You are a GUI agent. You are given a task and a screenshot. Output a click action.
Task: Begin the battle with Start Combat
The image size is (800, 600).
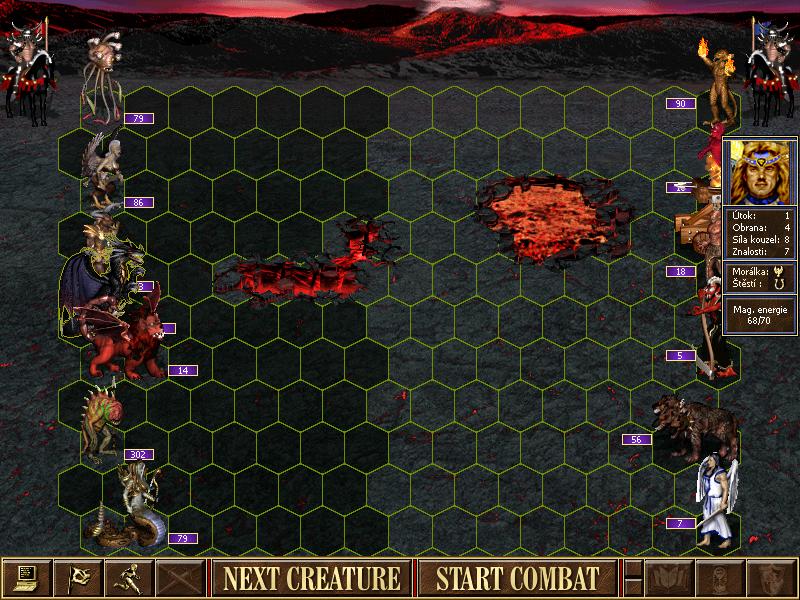click(x=517, y=578)
